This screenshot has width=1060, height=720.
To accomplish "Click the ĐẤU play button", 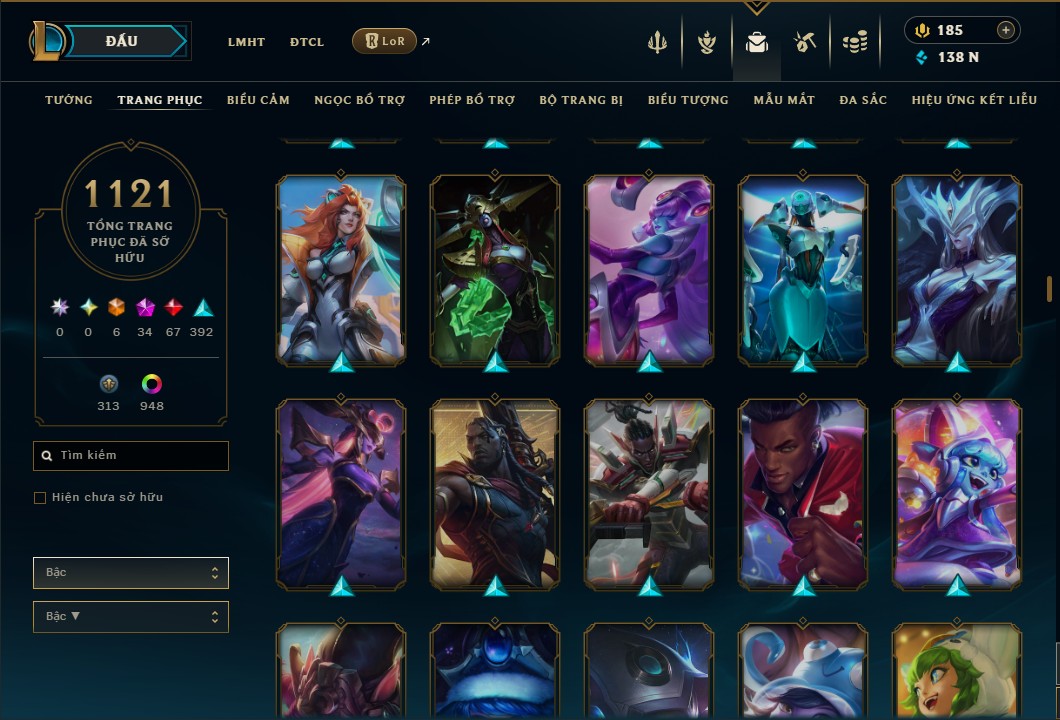I will [x=122, y=41].
